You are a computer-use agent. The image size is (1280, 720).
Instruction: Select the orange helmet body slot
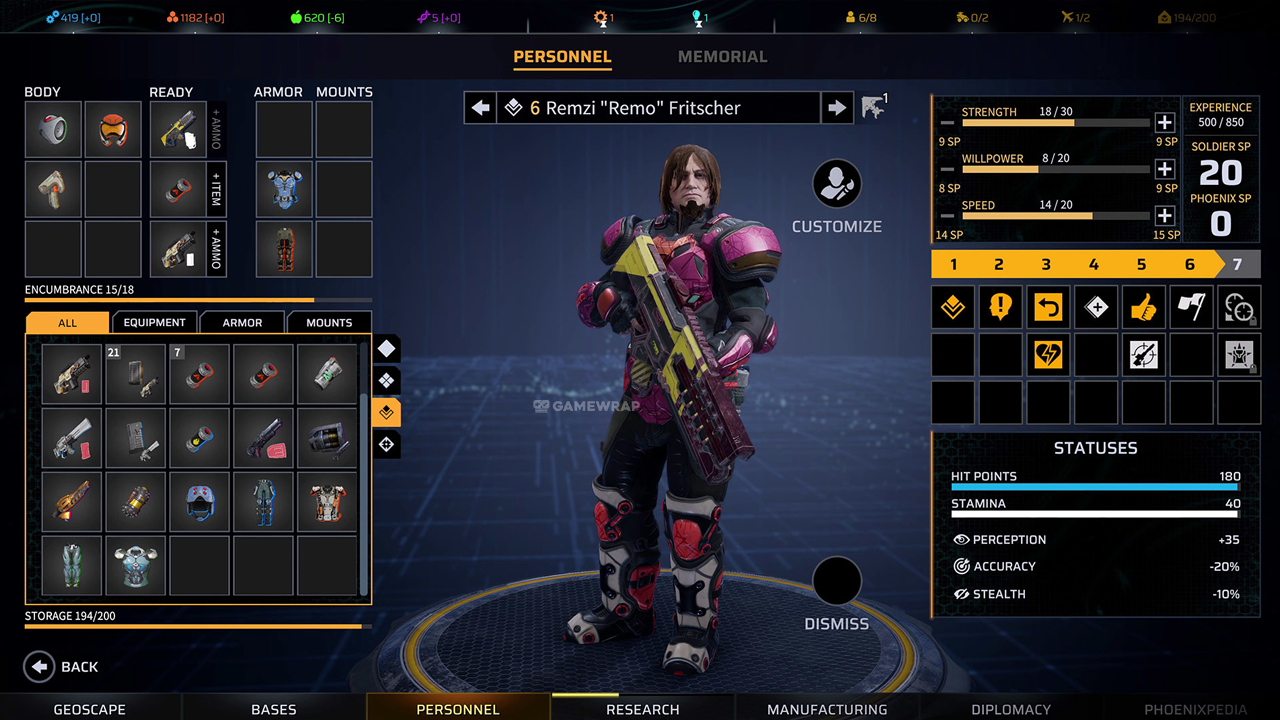click(x=113, y=130)
